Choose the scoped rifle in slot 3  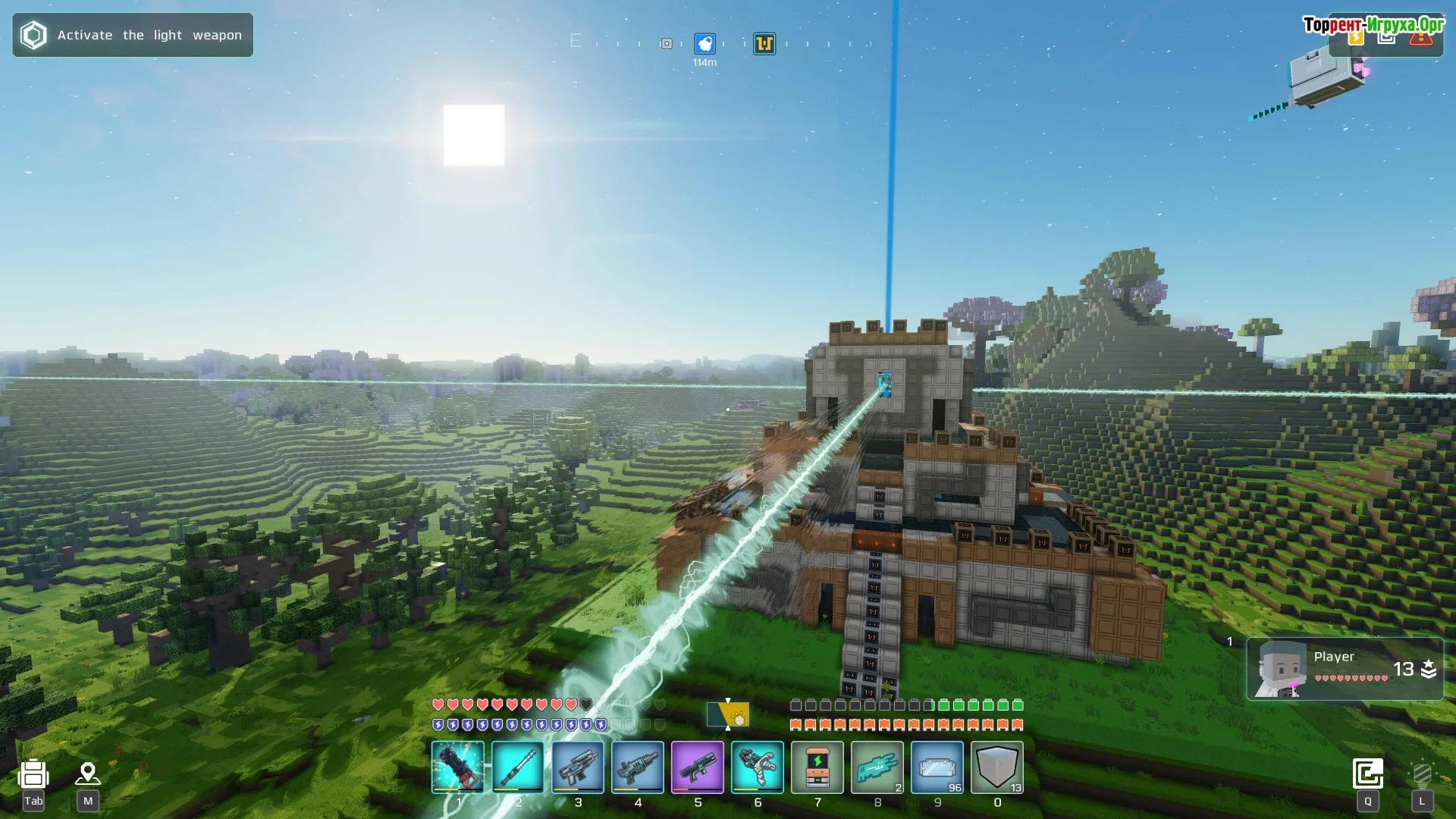click(x=577, y=767)
